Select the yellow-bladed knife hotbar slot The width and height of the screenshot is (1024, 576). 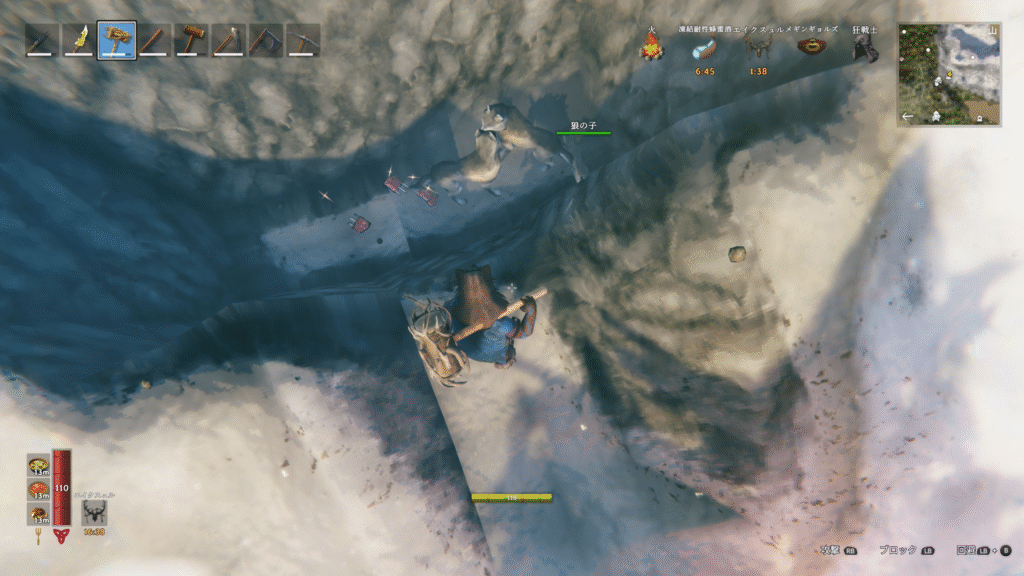pos(79,40)
